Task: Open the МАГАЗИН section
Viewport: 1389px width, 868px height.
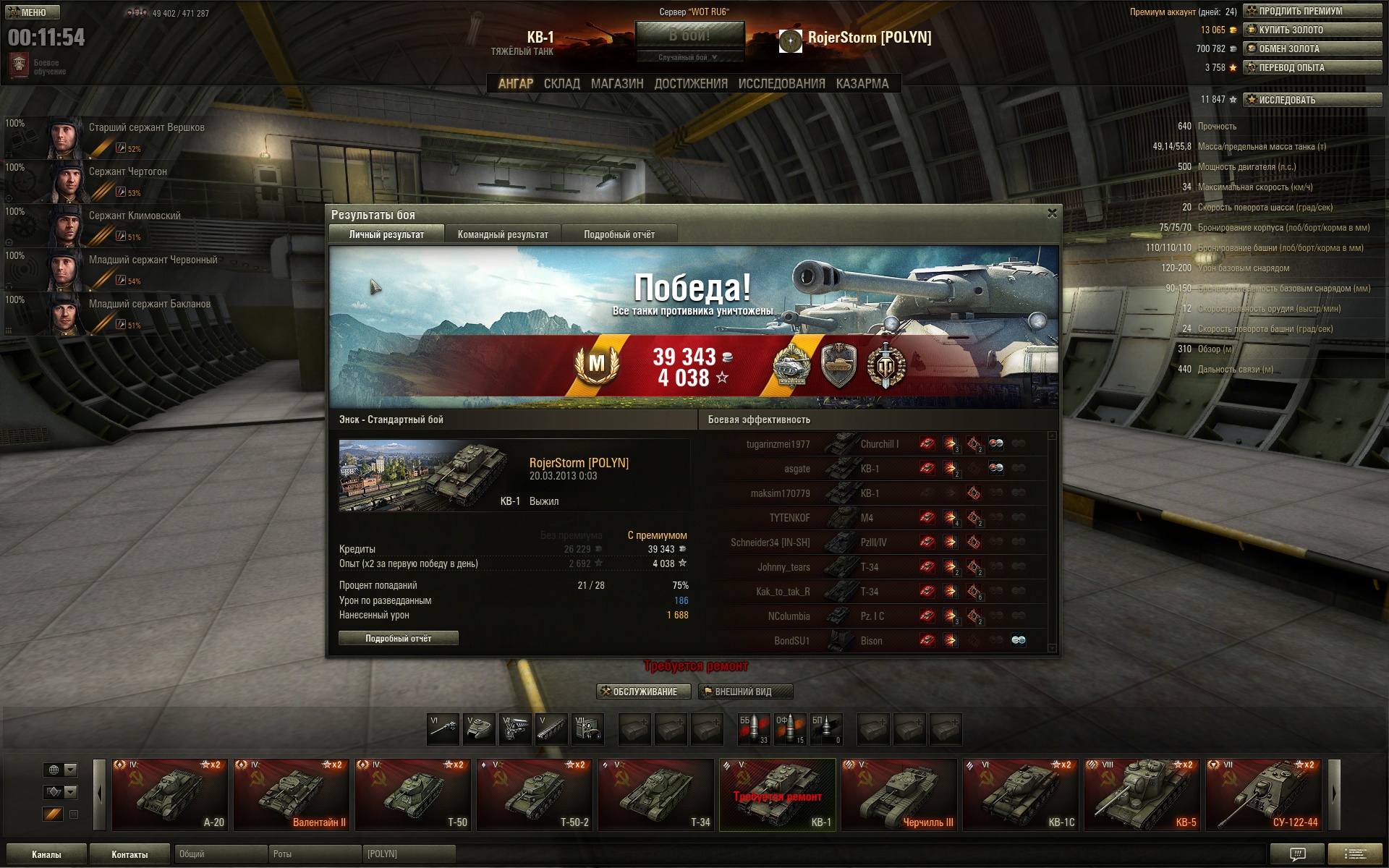Action: pos(617,84)
